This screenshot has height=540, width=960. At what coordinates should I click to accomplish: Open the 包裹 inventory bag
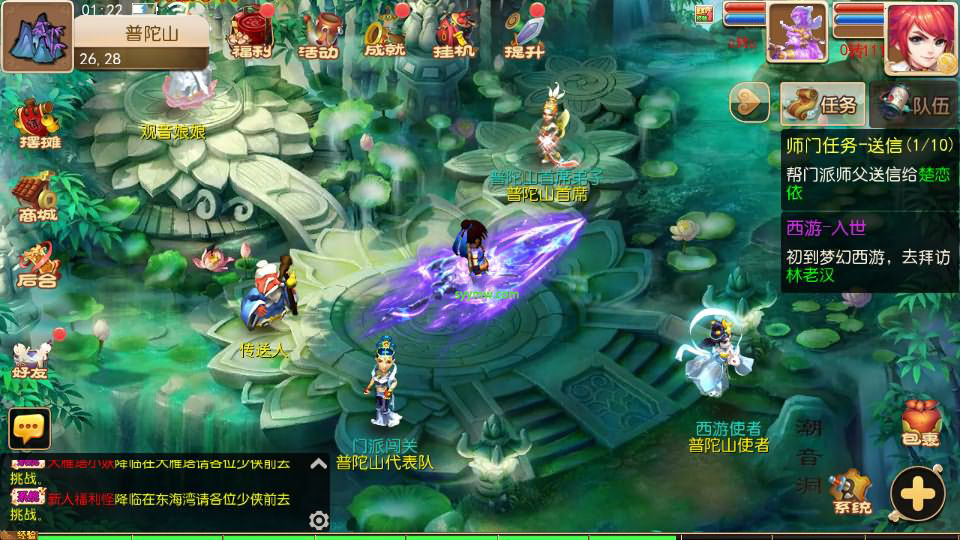[920, 422]
